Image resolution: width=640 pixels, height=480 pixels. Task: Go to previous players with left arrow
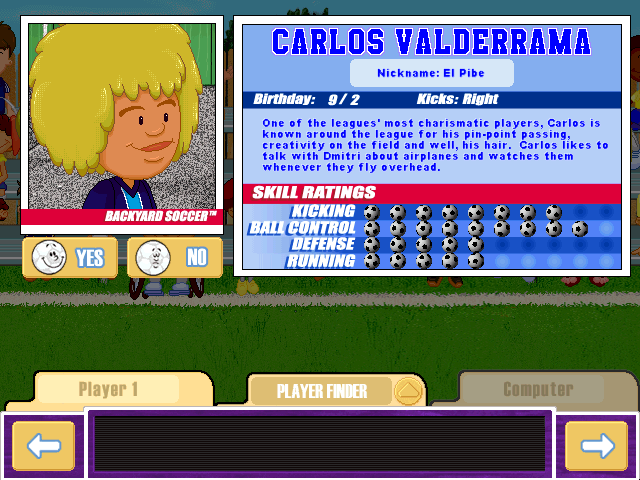click(x=43, y=445)
